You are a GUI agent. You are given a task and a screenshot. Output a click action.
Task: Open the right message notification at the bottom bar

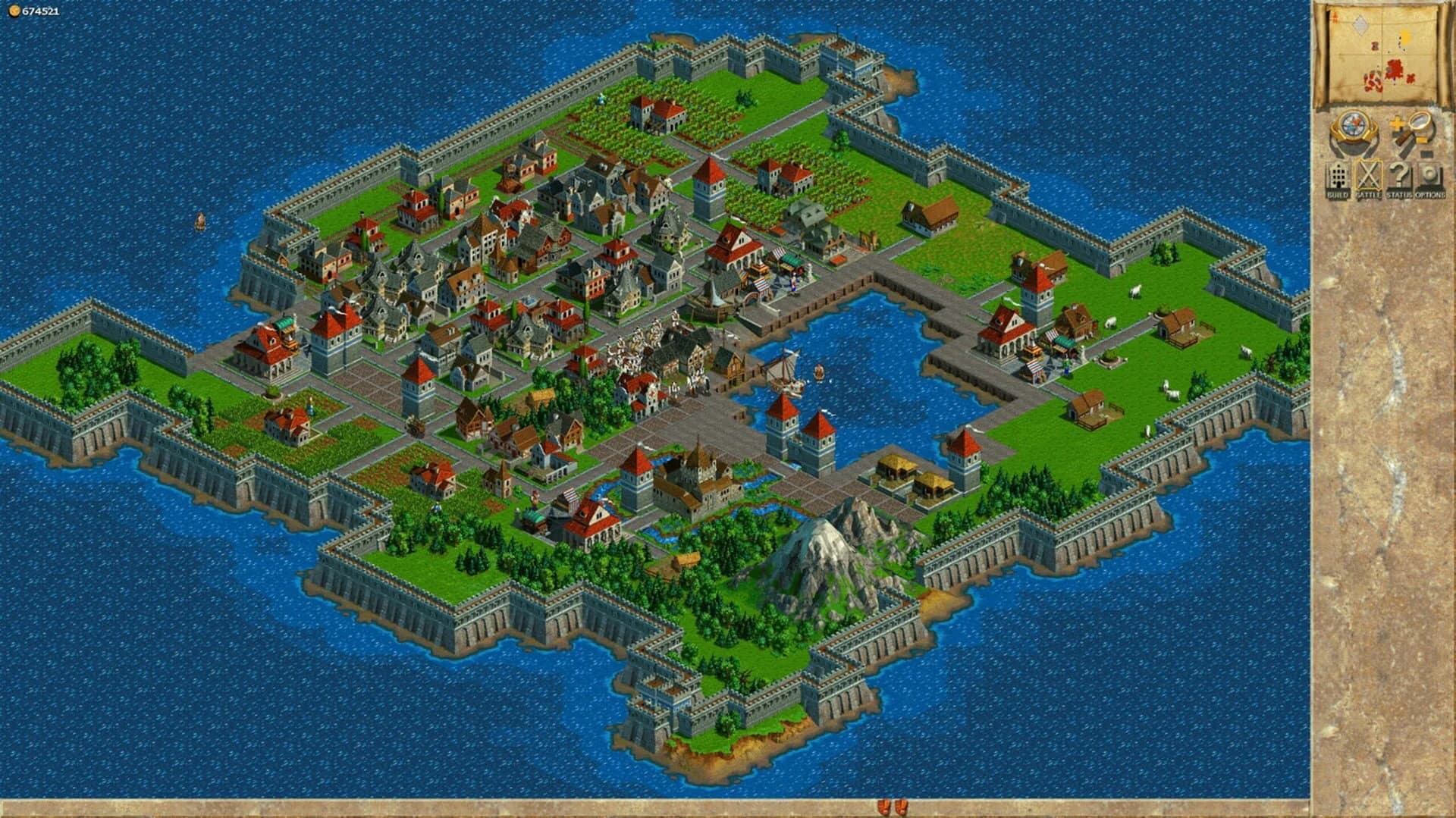(x=901, y=806)
